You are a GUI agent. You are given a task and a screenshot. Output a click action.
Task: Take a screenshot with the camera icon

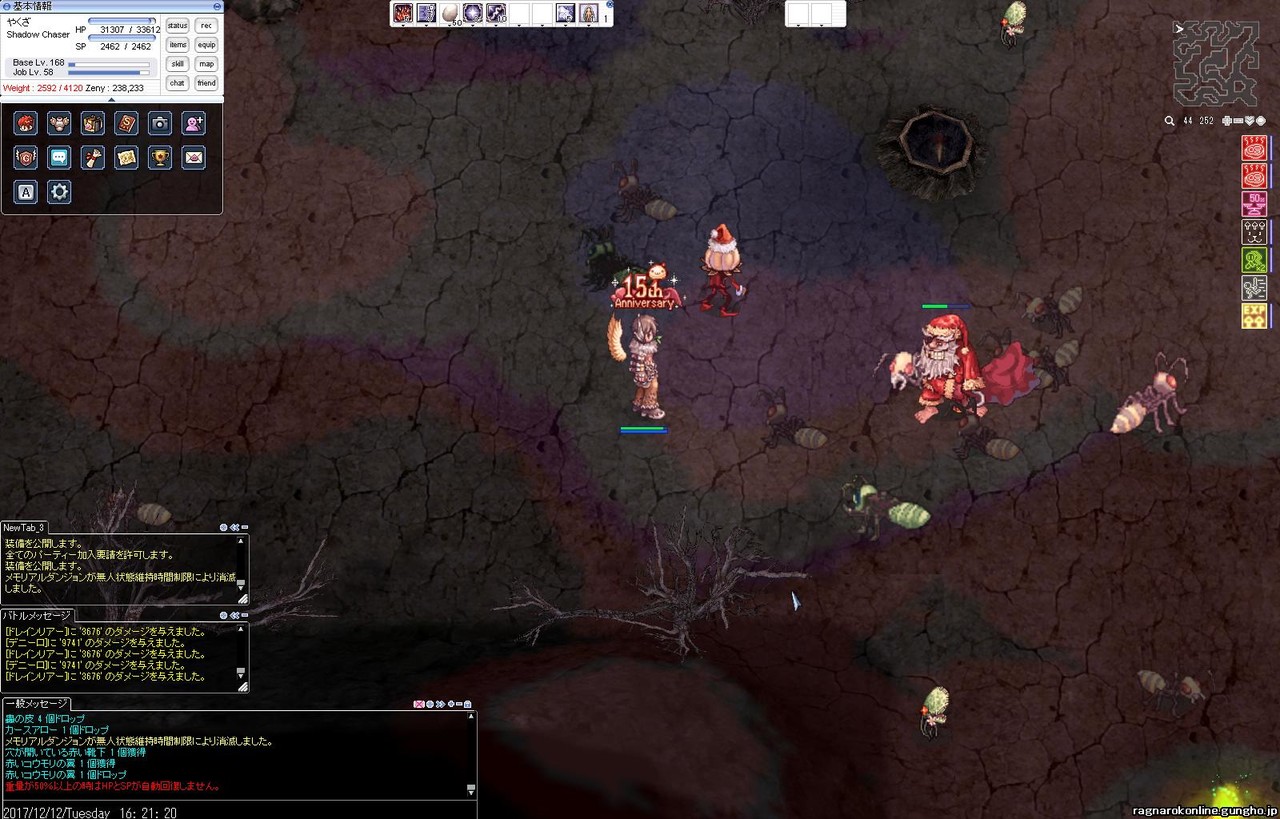[159, 123]
